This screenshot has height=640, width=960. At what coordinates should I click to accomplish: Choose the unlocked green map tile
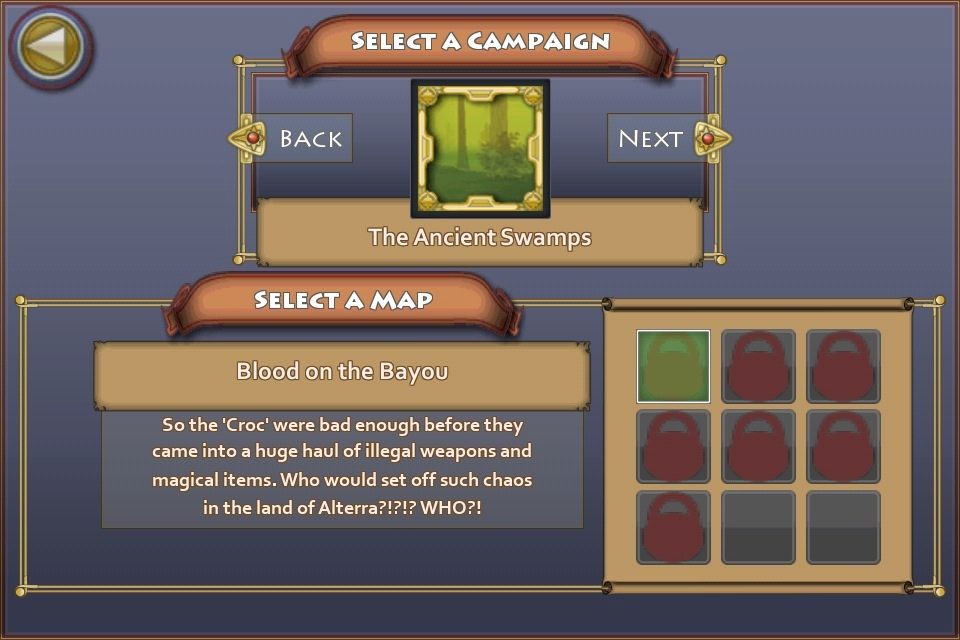coord(673,366)
